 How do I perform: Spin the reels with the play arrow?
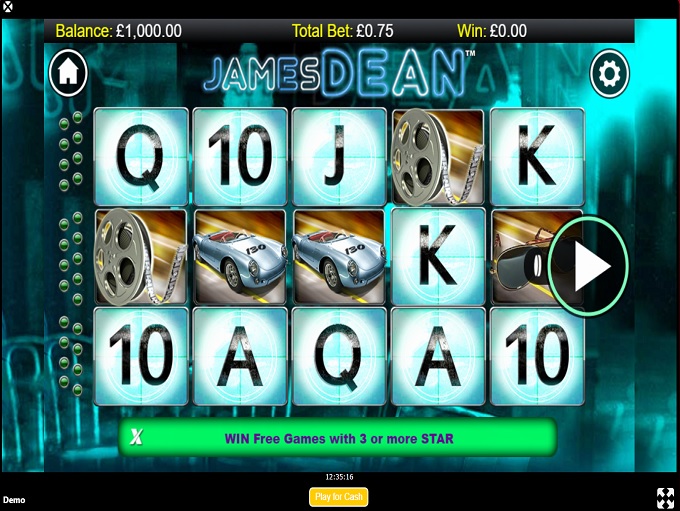[x=590, y=266]
